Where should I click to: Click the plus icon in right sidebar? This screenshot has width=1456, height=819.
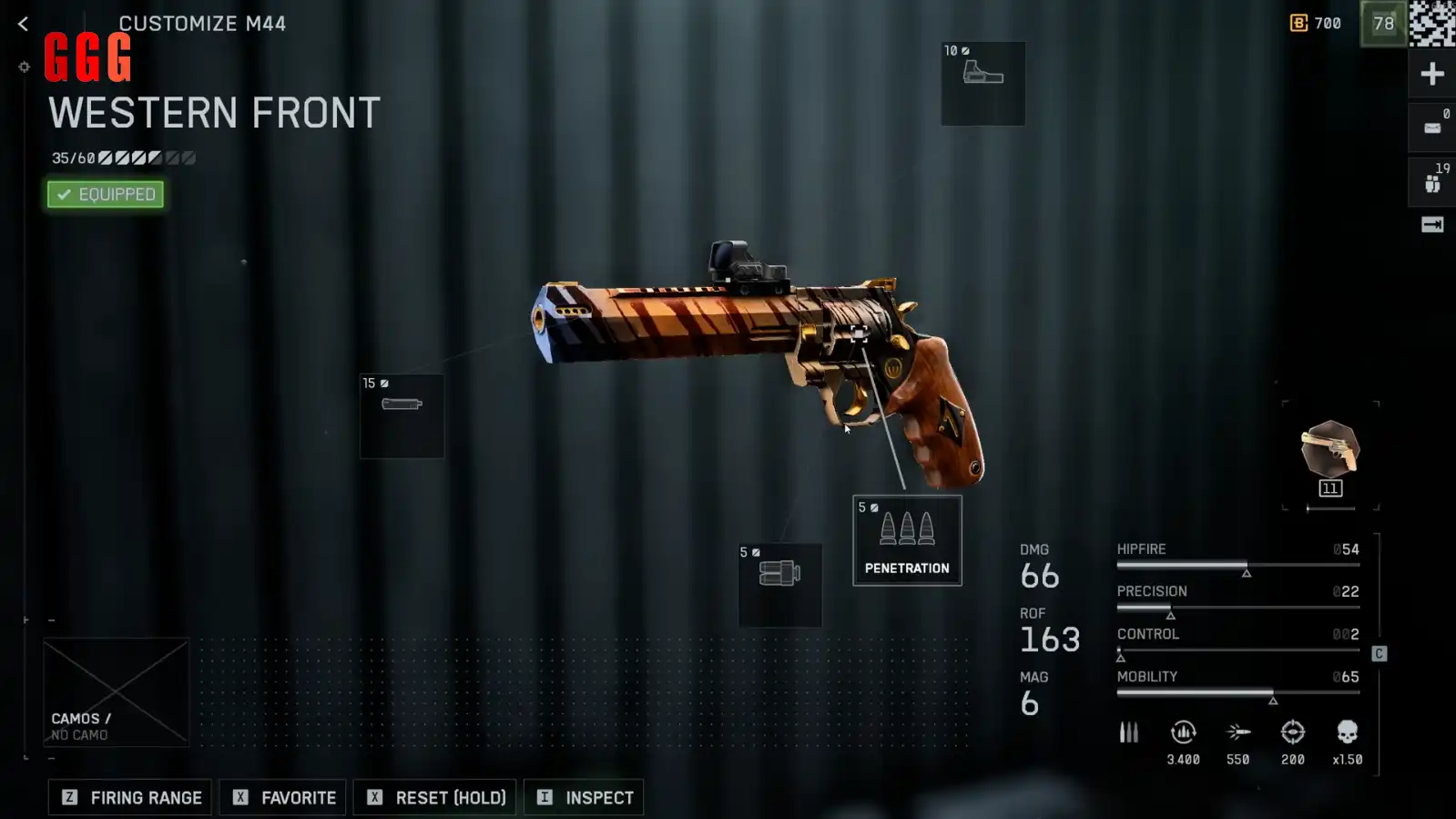tap(1431, 74)
